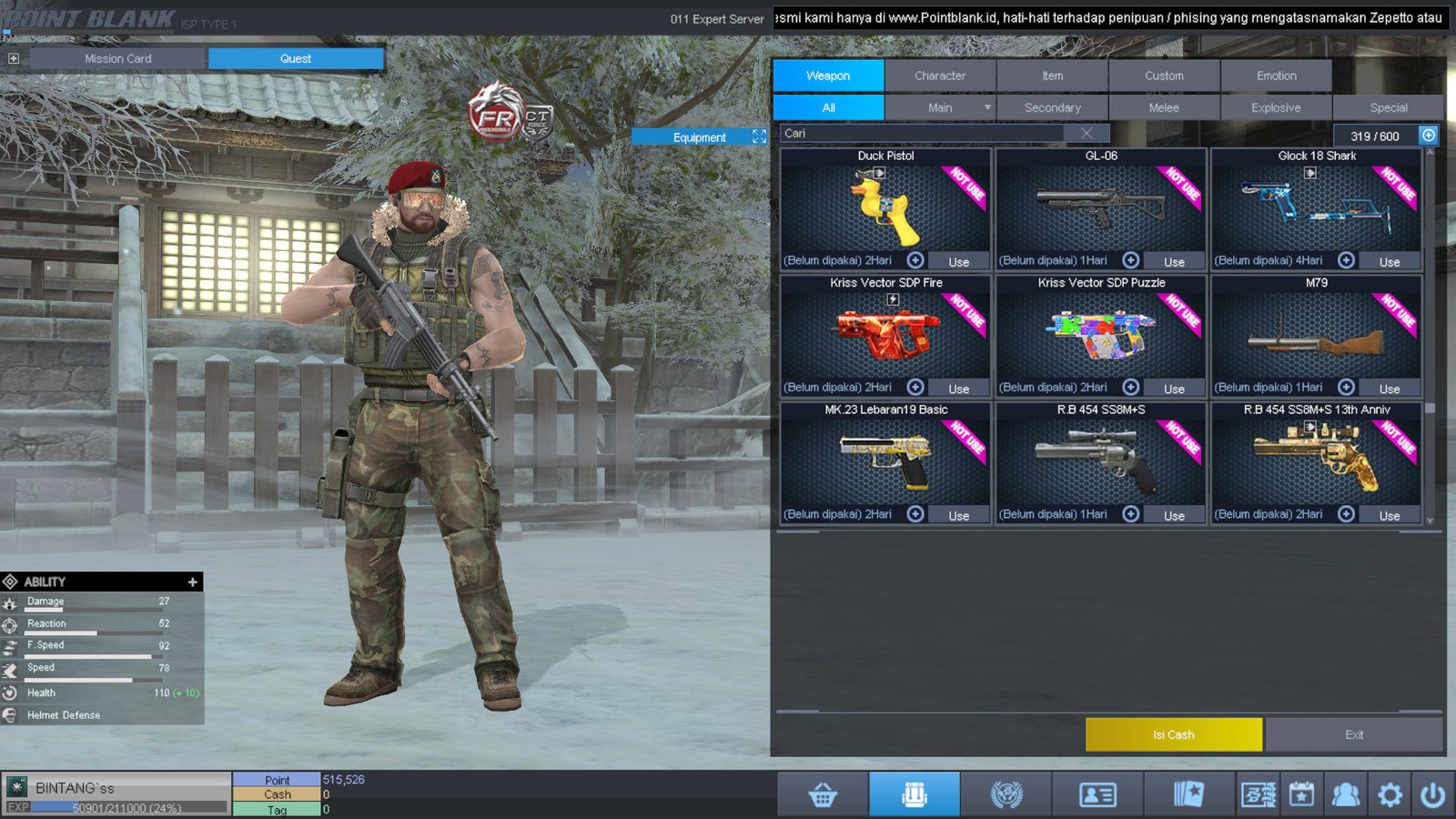The image size is (1456, 819).
Task: Open the Main weapon dropdown filter
Action: (x=986, y=107)
